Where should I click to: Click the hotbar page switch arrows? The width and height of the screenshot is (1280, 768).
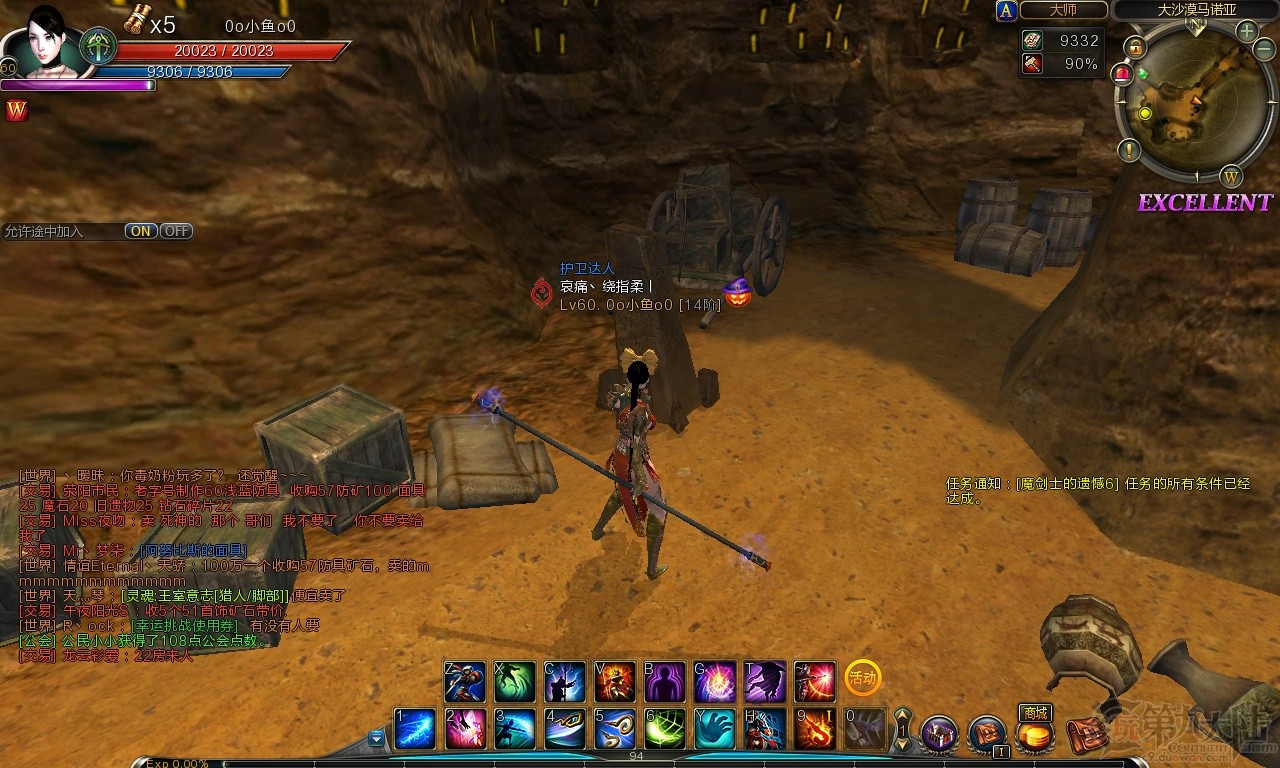(x=902, y=729)
